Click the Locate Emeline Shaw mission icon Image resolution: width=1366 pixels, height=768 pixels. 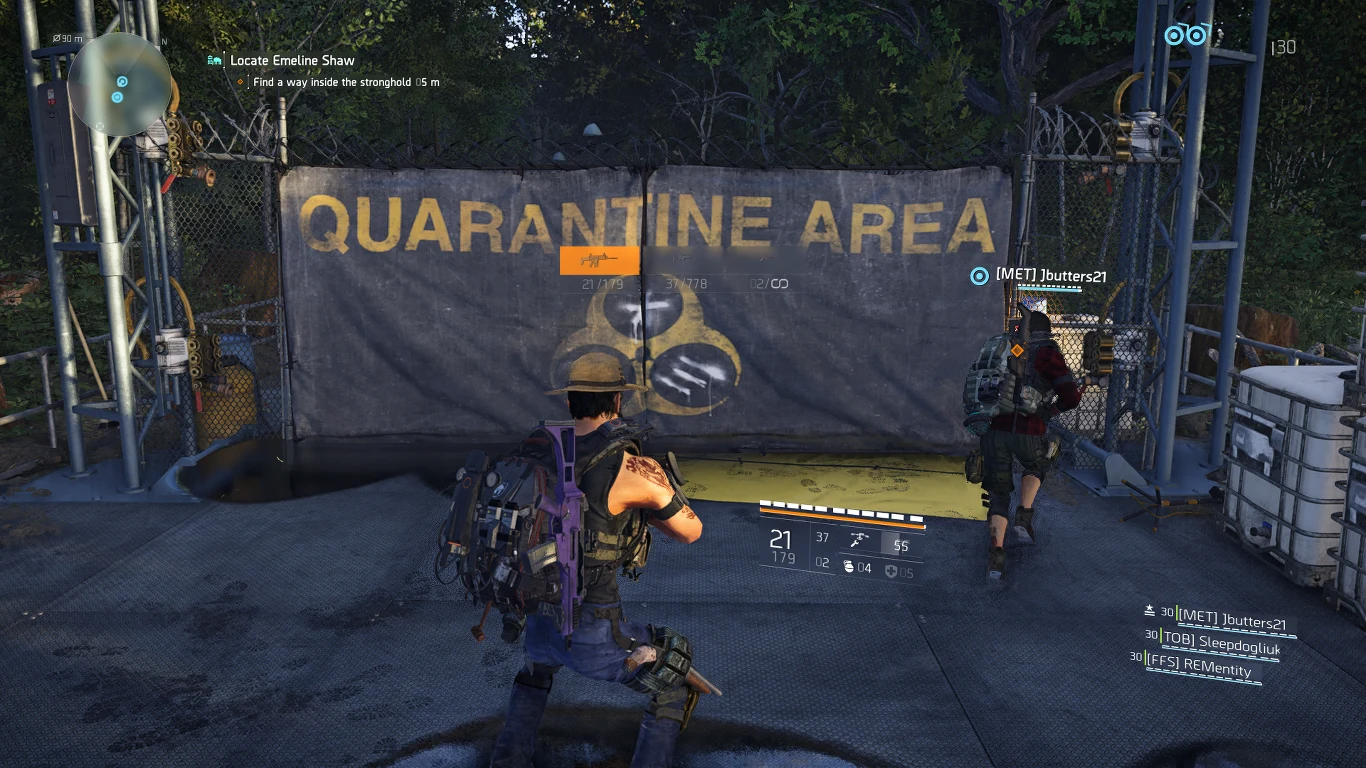tap(213, 60)
